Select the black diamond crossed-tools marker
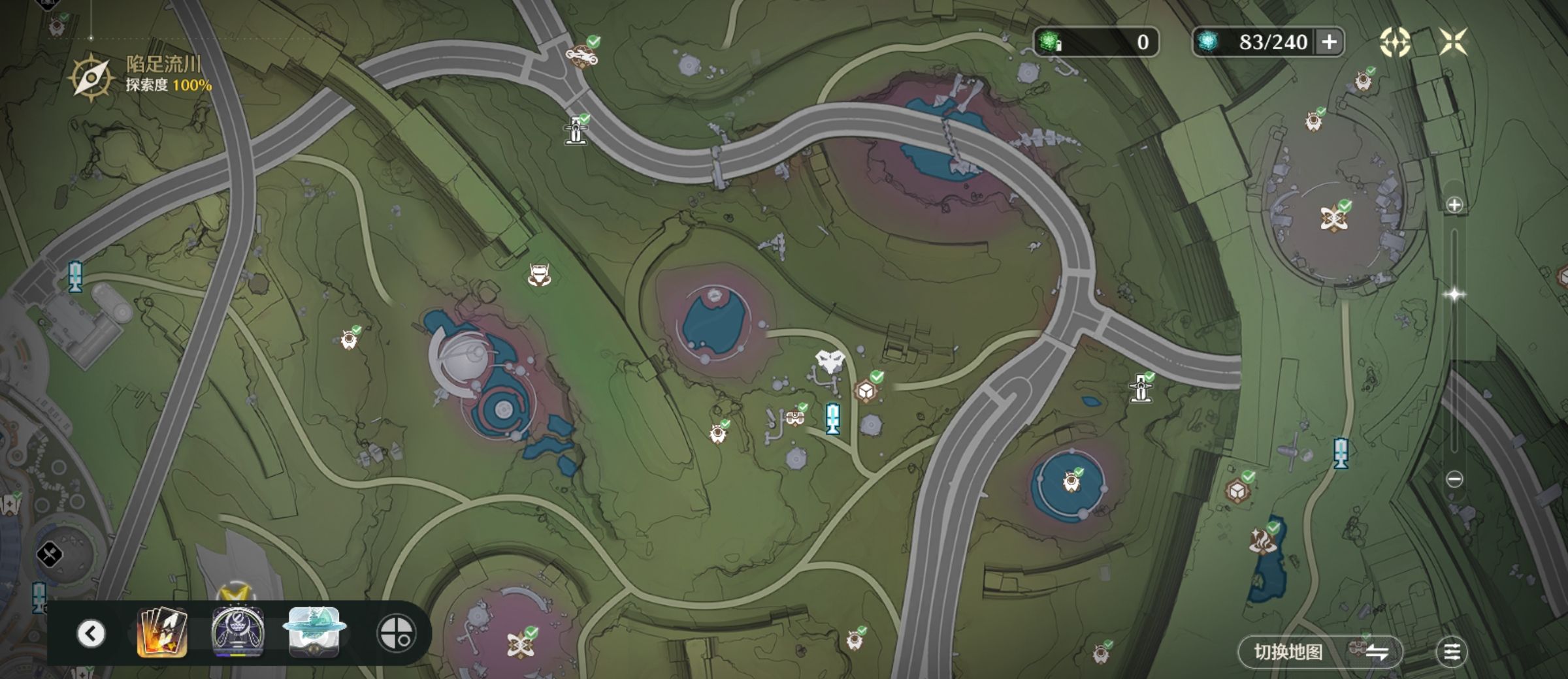Image resolution: width=1568 pixels, height=679 pixels. 50,555
